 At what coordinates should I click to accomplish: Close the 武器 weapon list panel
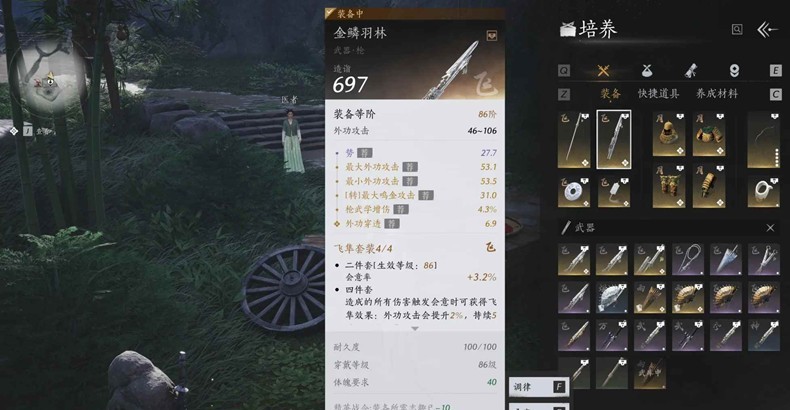(x=770, y=228)
